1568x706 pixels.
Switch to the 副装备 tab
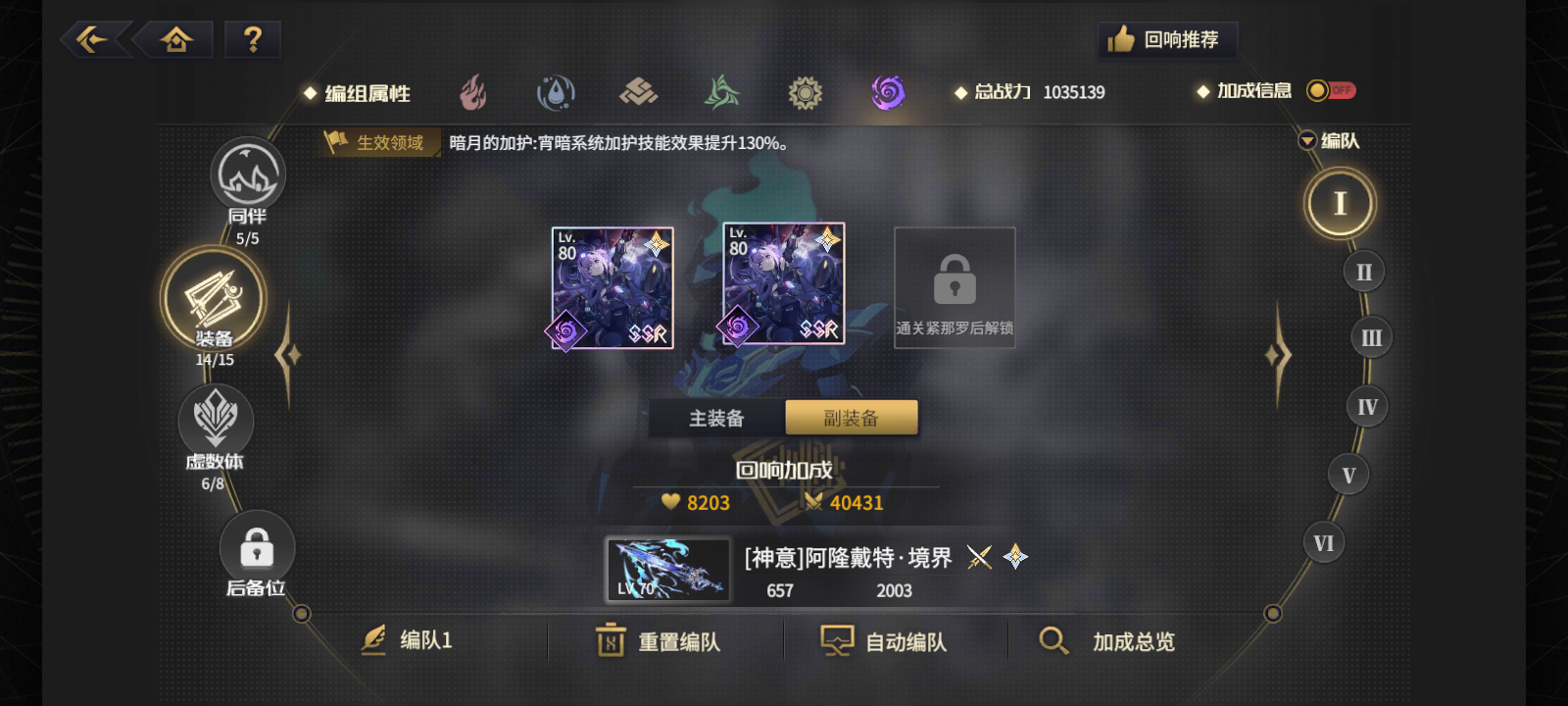click(851, 417)
